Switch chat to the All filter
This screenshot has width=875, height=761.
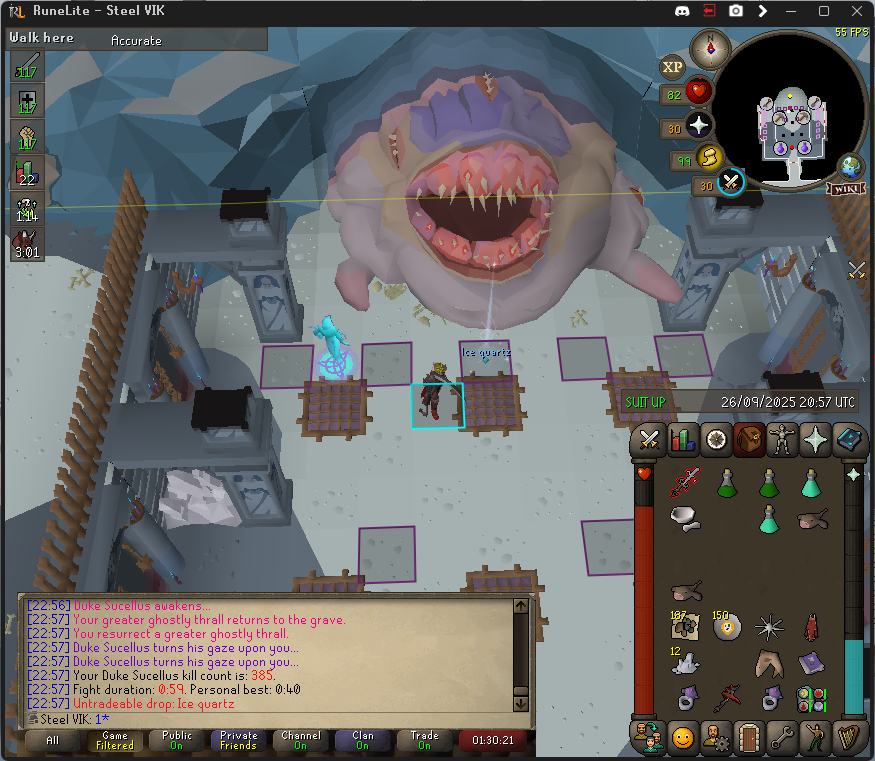coord(52,741)
